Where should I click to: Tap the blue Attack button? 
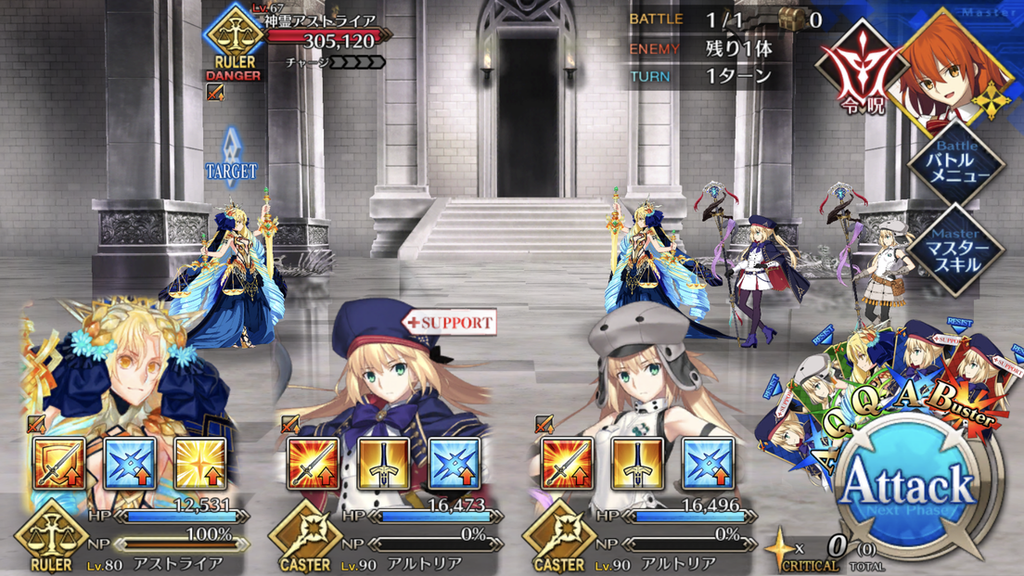pyautogui.click(x=908, y=490)
